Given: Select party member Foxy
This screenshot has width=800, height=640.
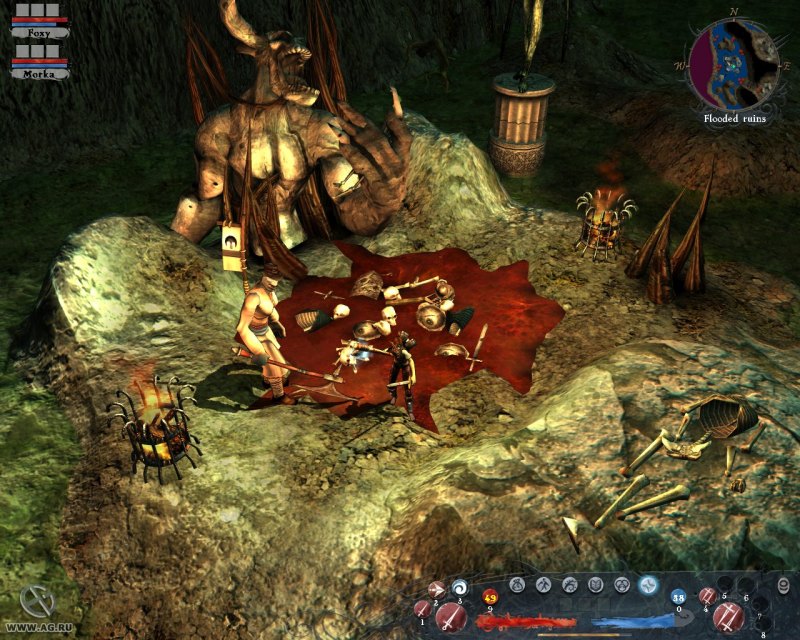Looking at the screenshot, I should tap(41, 31).
